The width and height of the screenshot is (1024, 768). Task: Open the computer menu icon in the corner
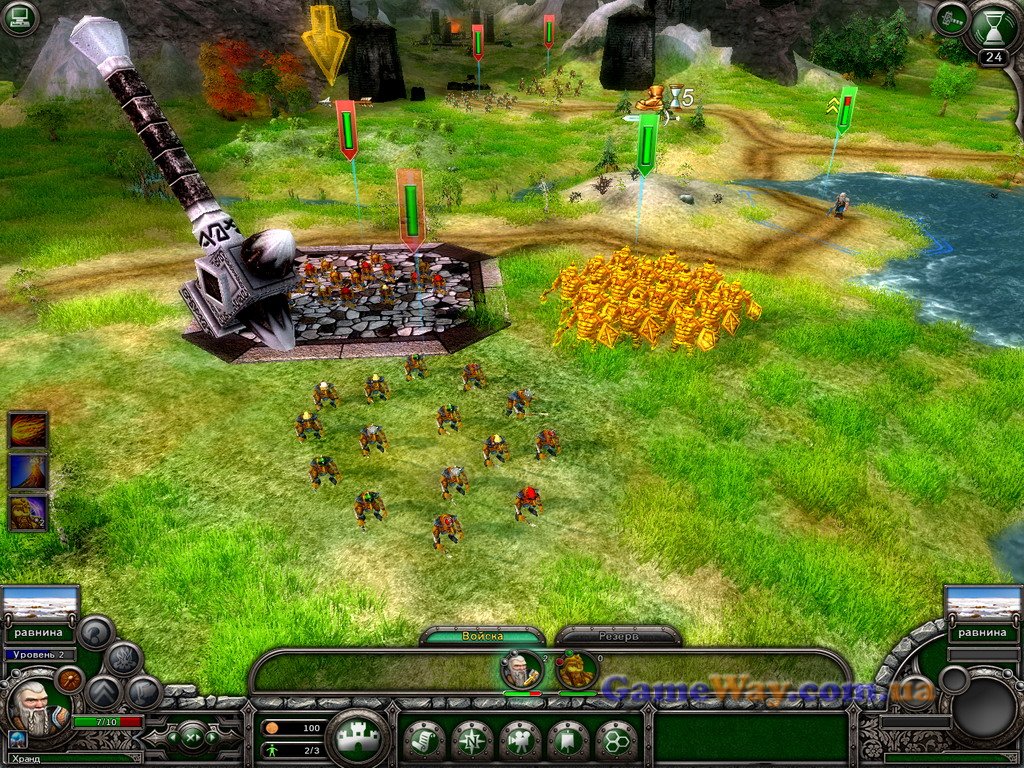(19, 18)
